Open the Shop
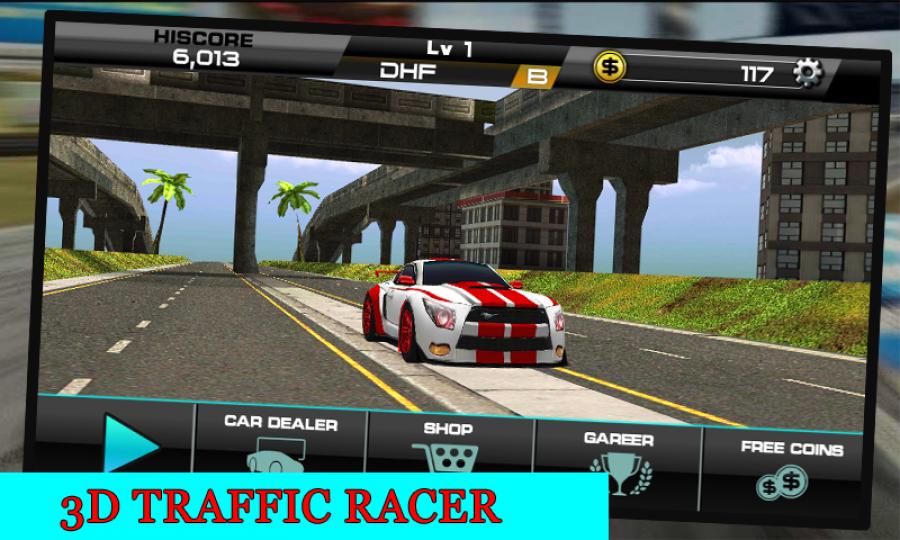Viewport: 900px width, 540px height. (448, 446)
